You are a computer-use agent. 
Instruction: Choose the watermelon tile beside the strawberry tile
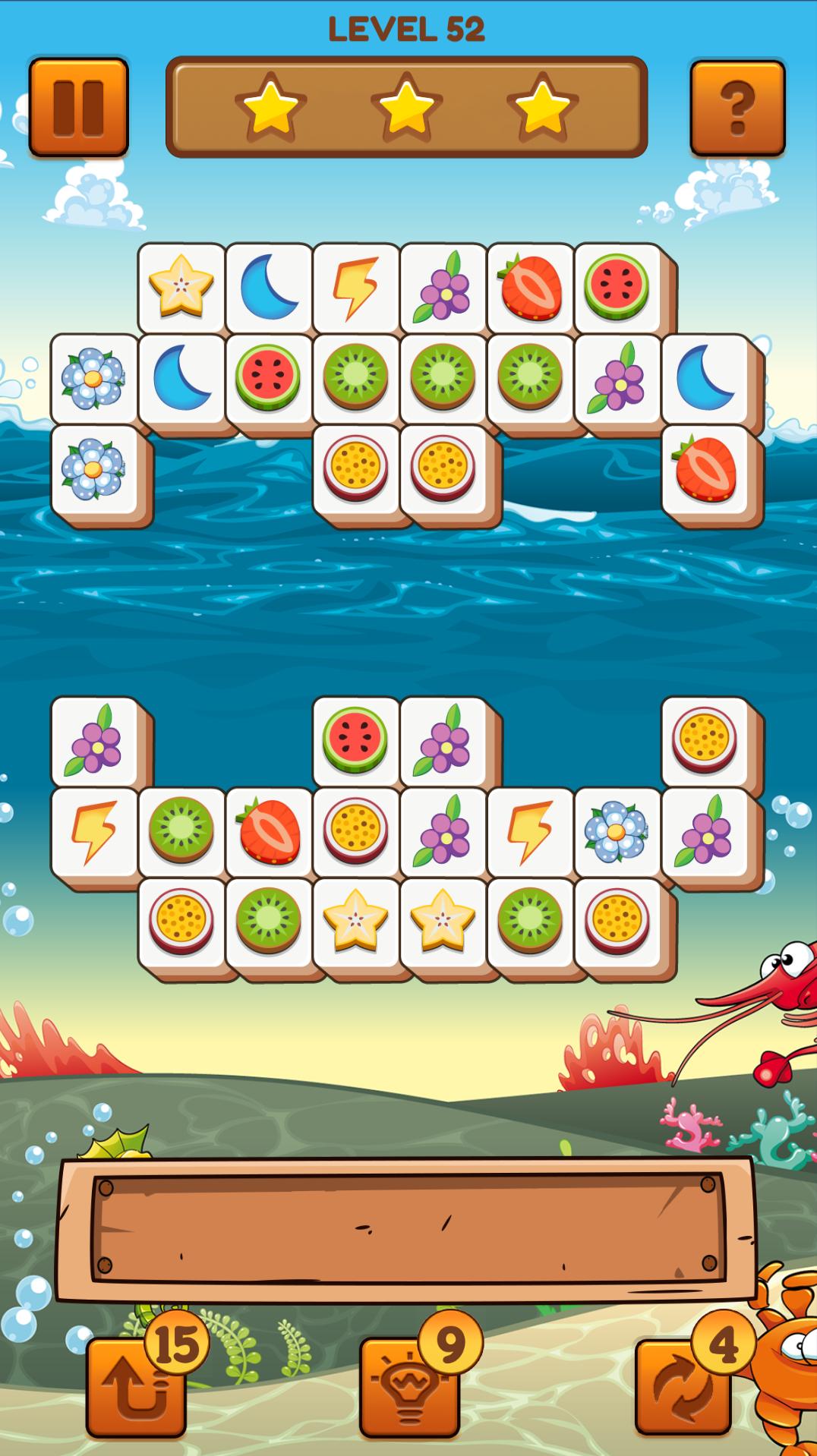pos(617,287)
